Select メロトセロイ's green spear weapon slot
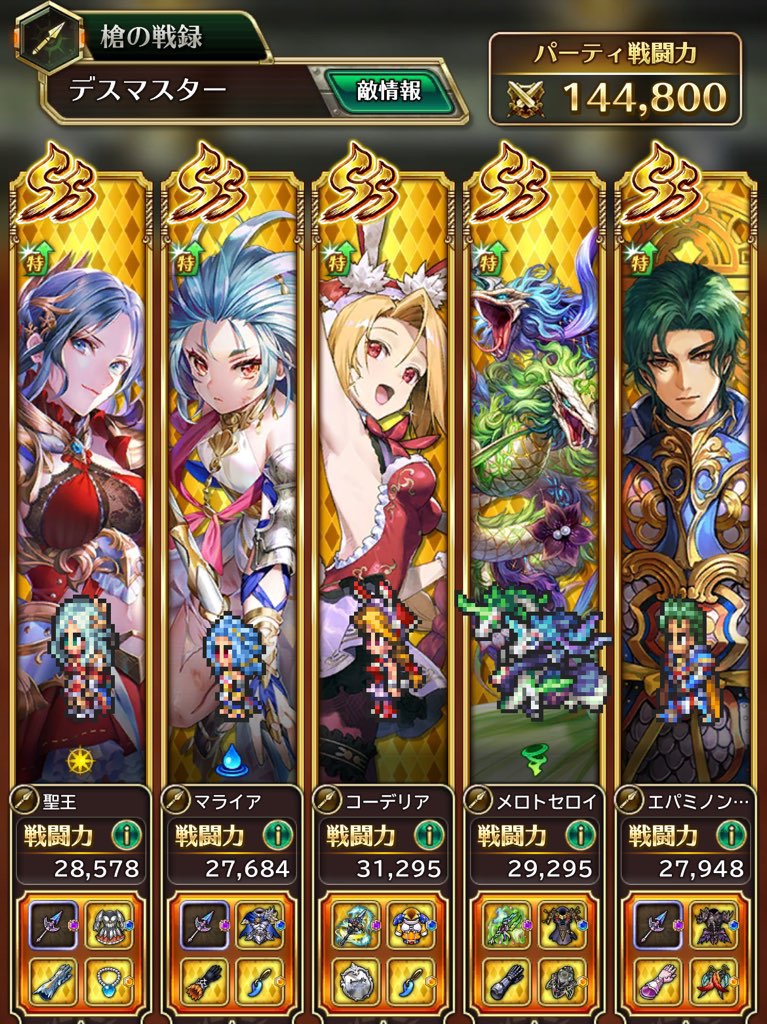The width and height of the screenshot is (767, 1024). (x=508, y=925)
